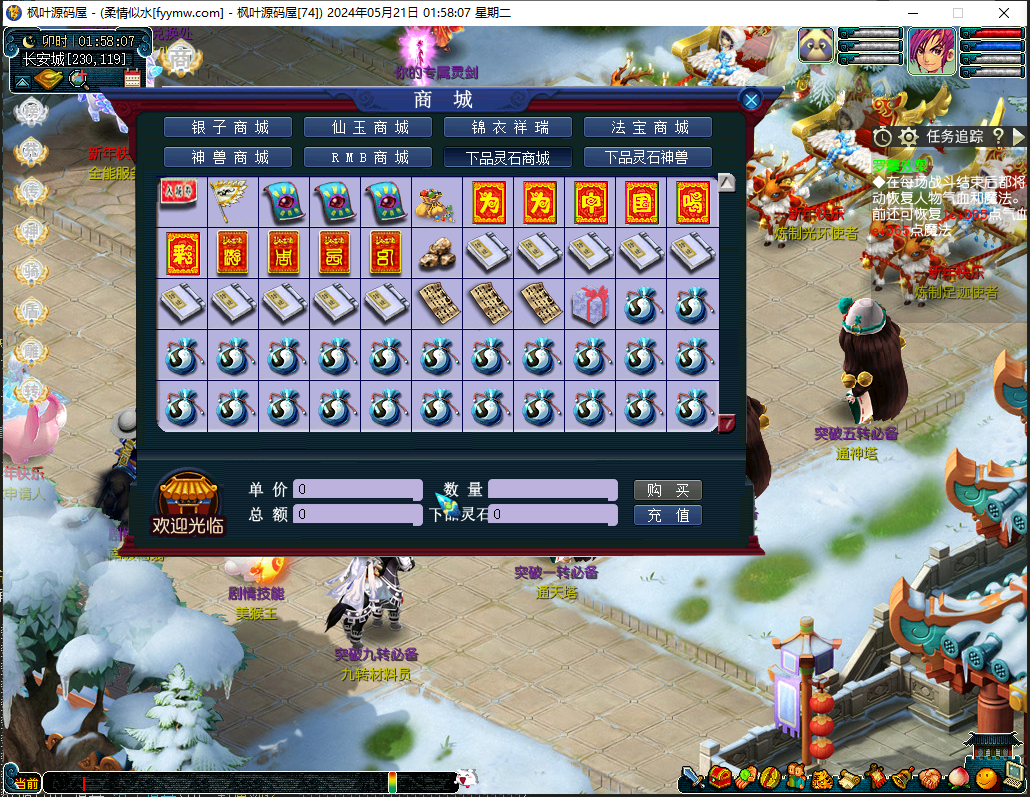The image size is (1030, 797).
Task: Open recharge with the 充值 button
Action: (668, 515)
